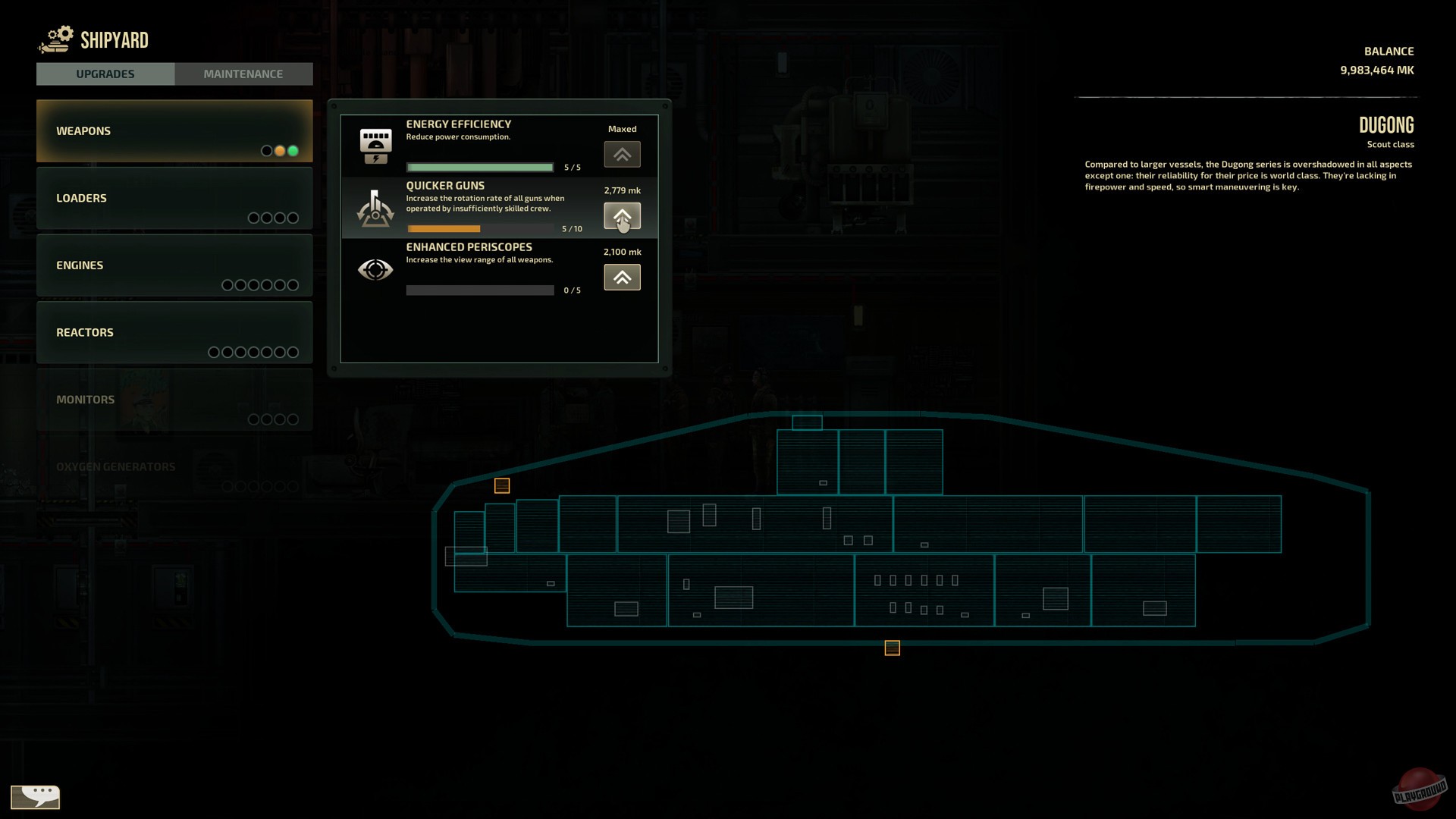Viewport: 1456px width, 819px height.
Task: Expand the Engines upgrade category
Action: pos(174,265)
